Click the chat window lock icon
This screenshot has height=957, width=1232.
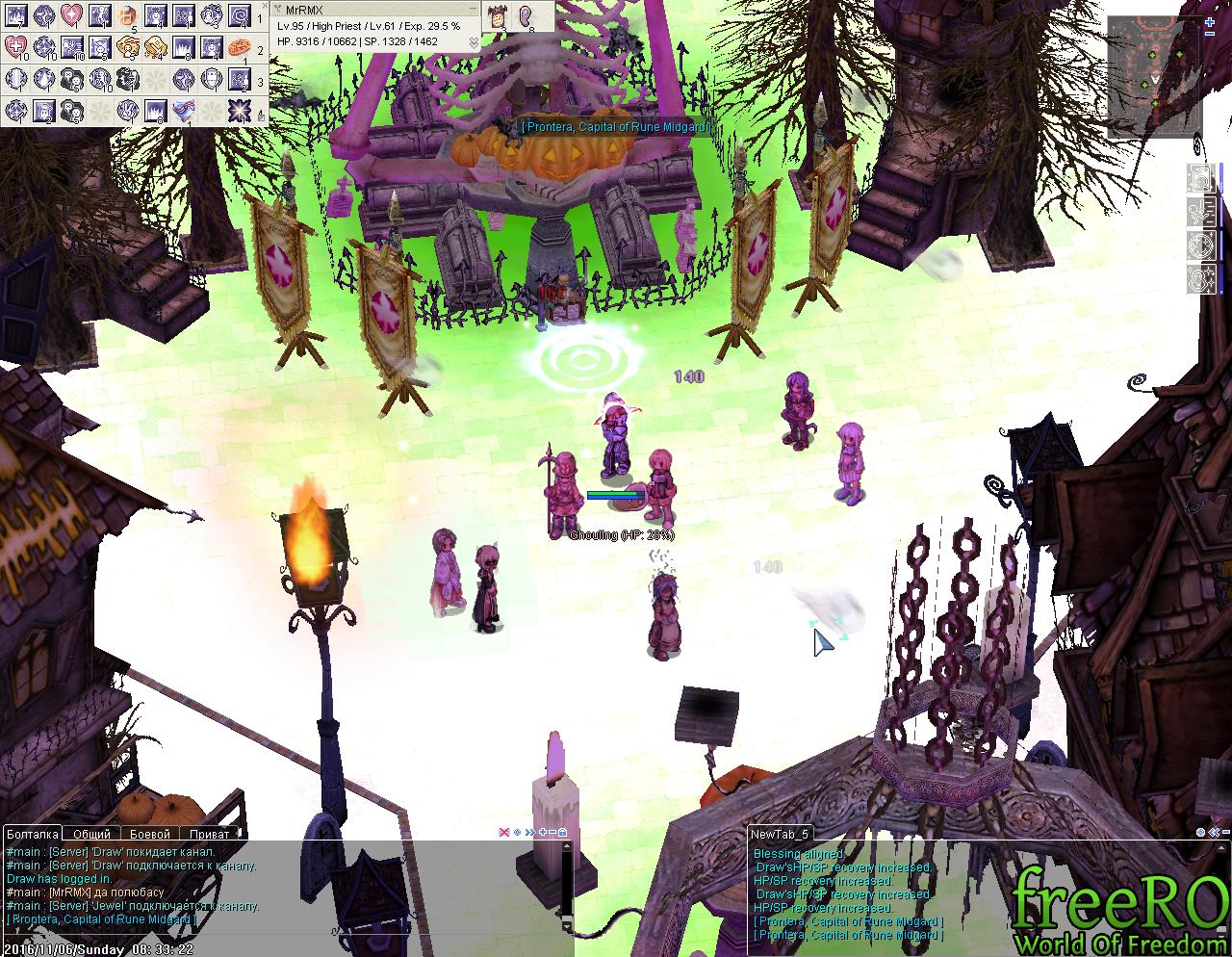[563, 832]
